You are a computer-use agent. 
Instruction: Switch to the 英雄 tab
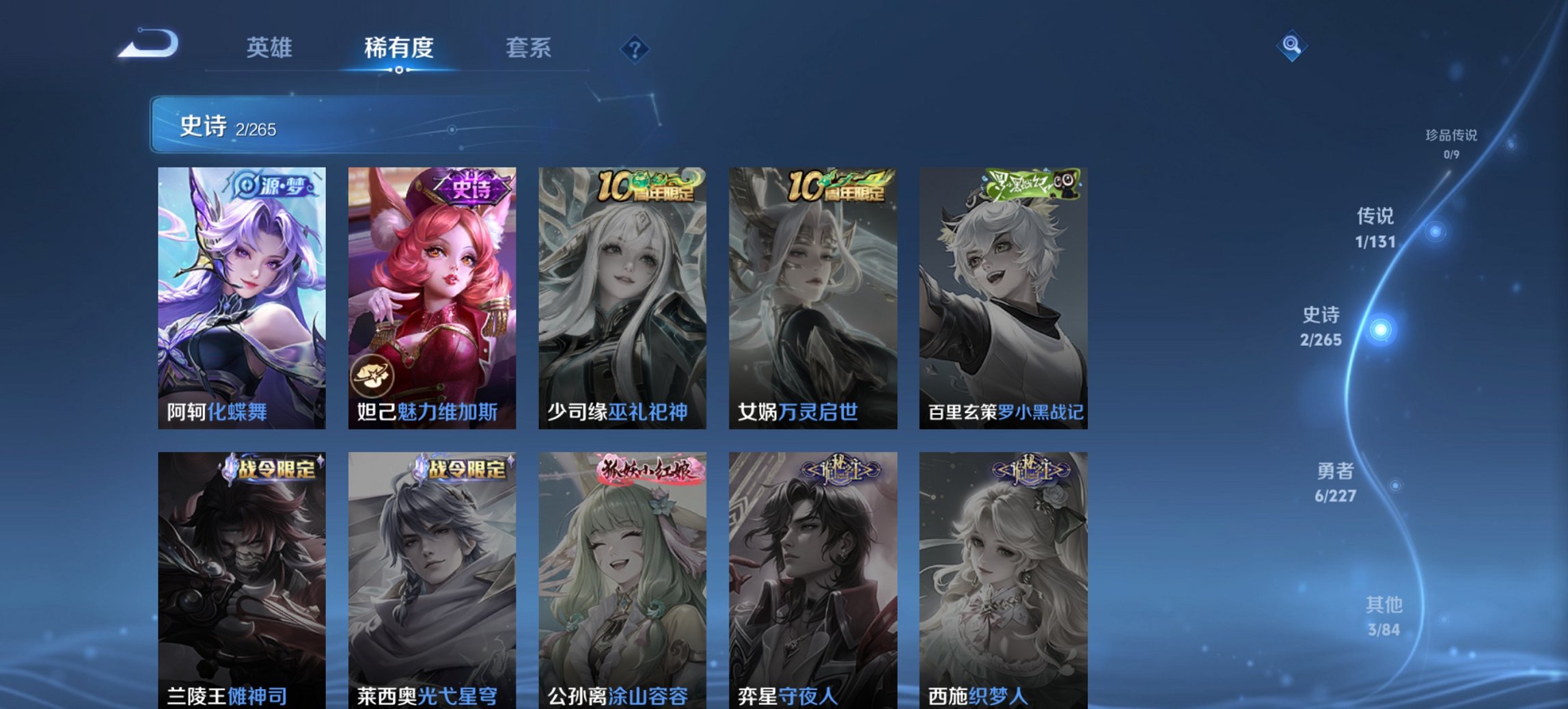coord(270,48)
